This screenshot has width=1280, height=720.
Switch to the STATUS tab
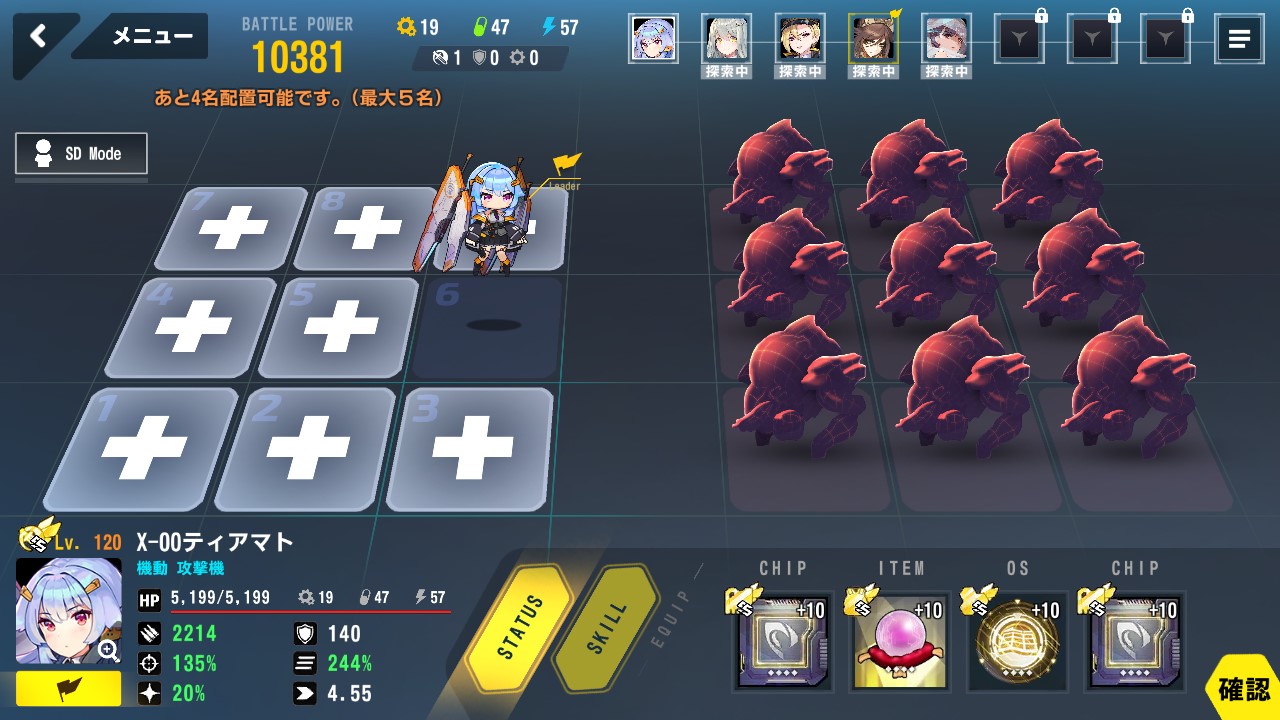click(520, 628)
